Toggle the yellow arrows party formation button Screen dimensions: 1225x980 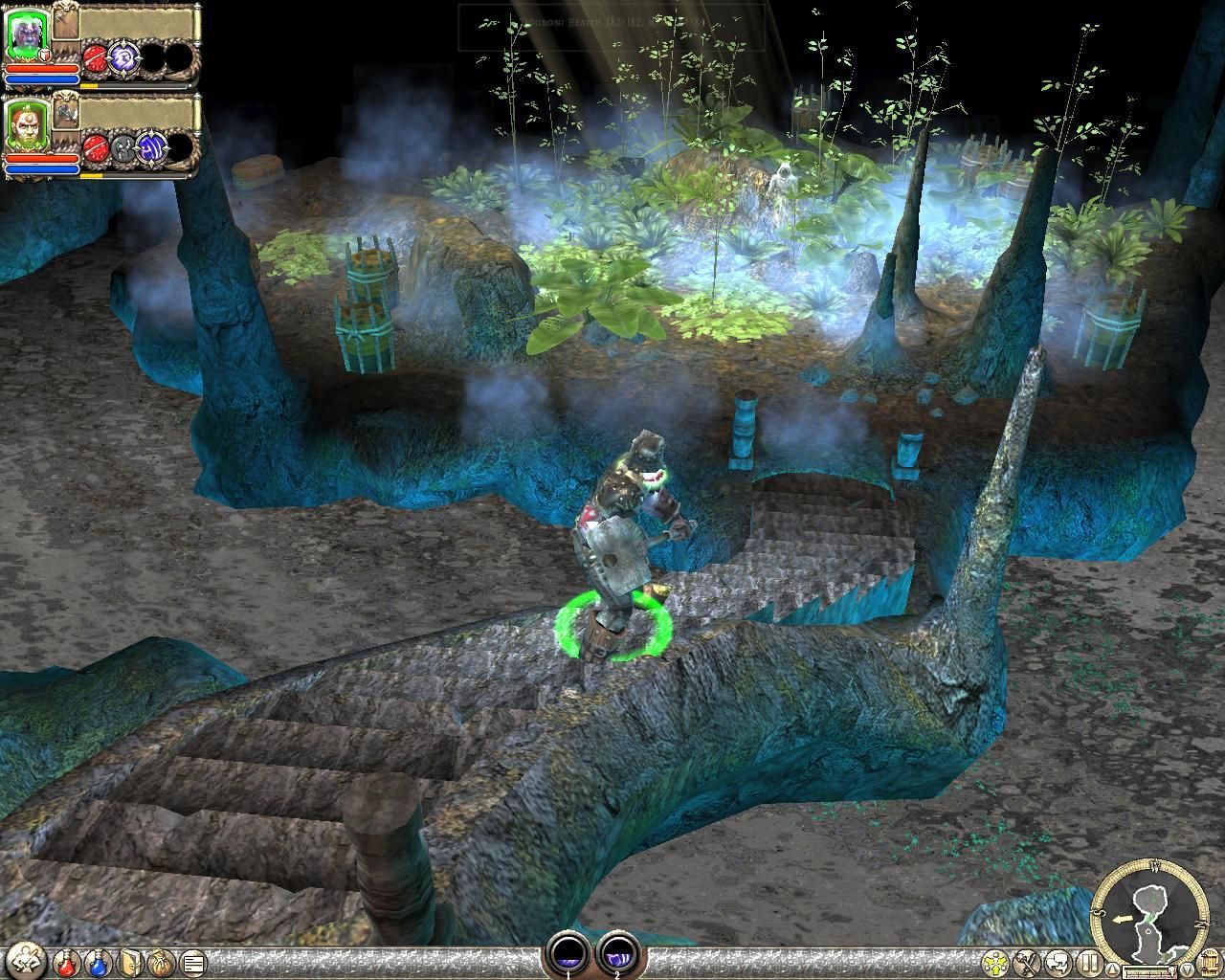pos(996,962)
